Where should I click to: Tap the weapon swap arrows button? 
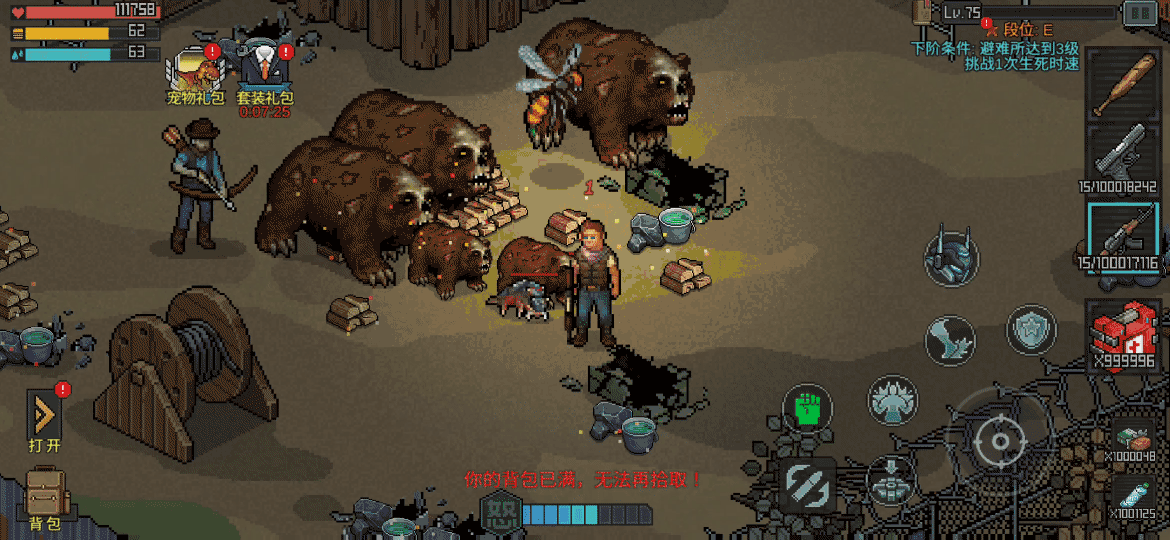click(x=808, y=484)
